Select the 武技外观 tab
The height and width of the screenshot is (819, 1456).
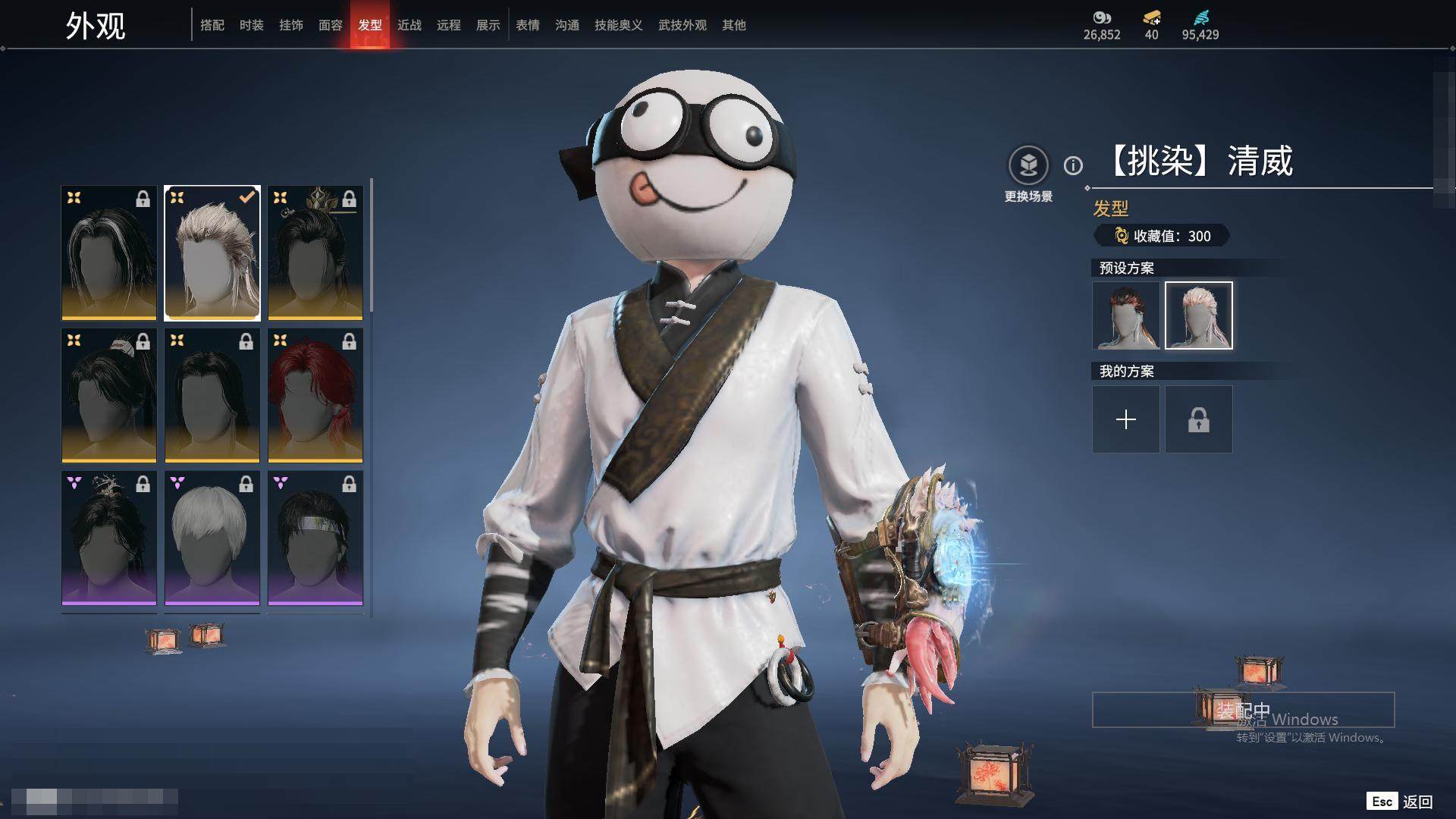[x=682, y=25]
